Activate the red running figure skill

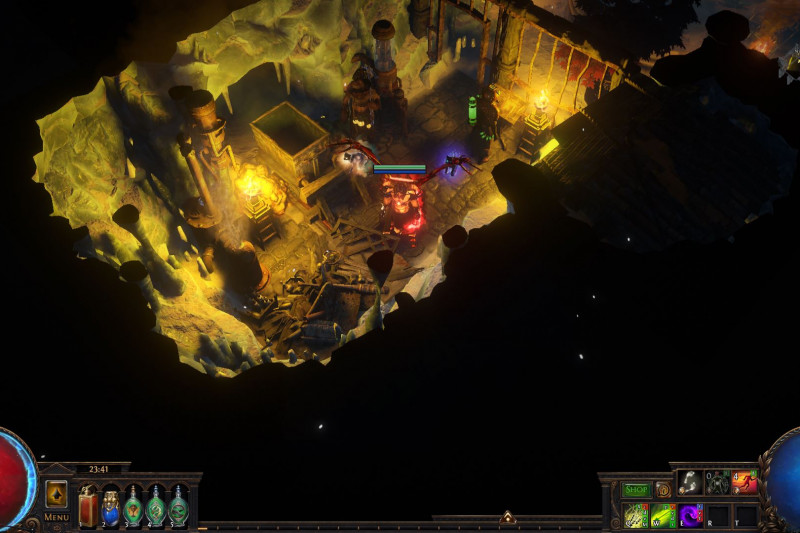coord(745,482)
